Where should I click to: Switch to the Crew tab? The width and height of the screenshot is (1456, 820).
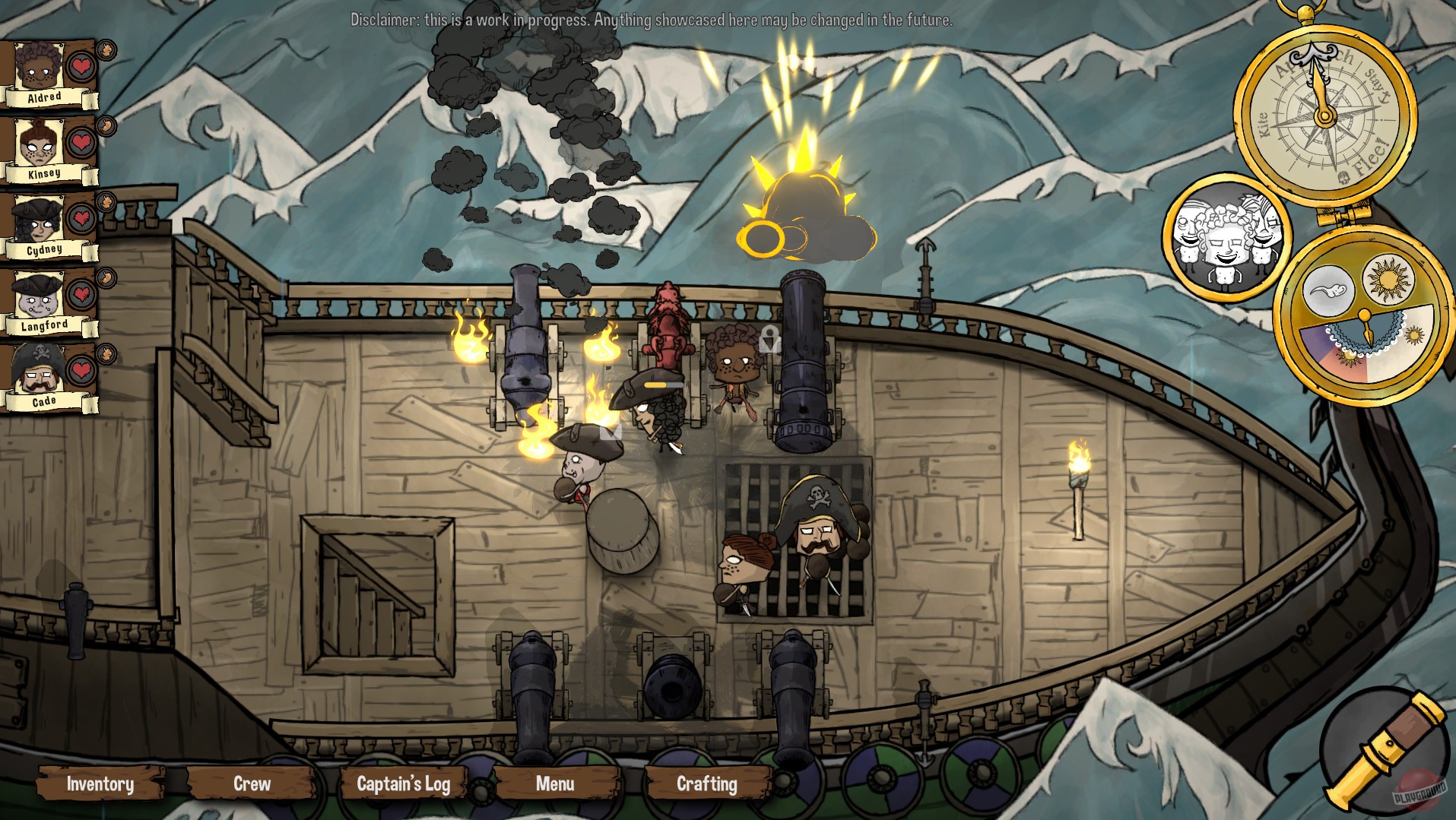click(x=251, y=784)
